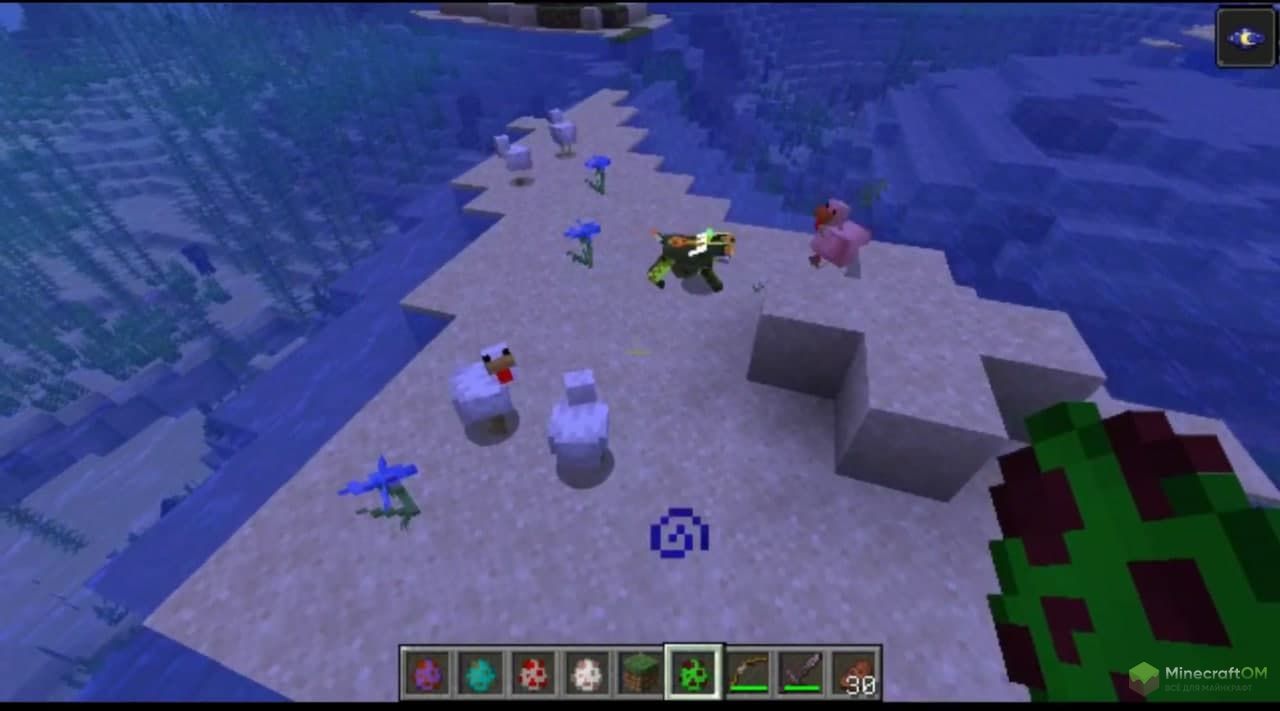Select the food stack of 30
This screenshot has width=1280, height=711.
click(x=854, y=673)
